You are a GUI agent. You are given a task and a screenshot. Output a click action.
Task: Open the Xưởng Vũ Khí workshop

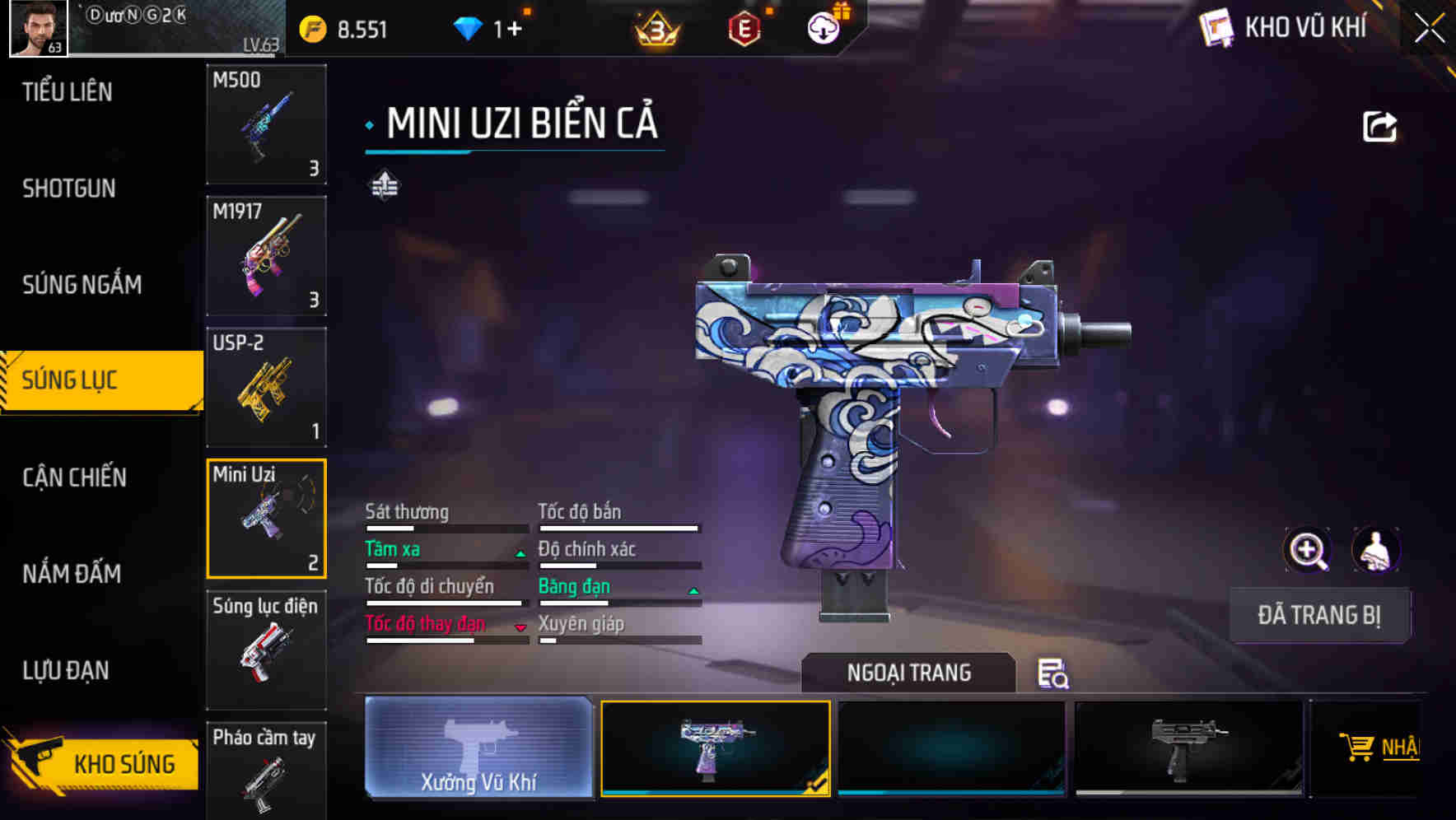point(478,748)
